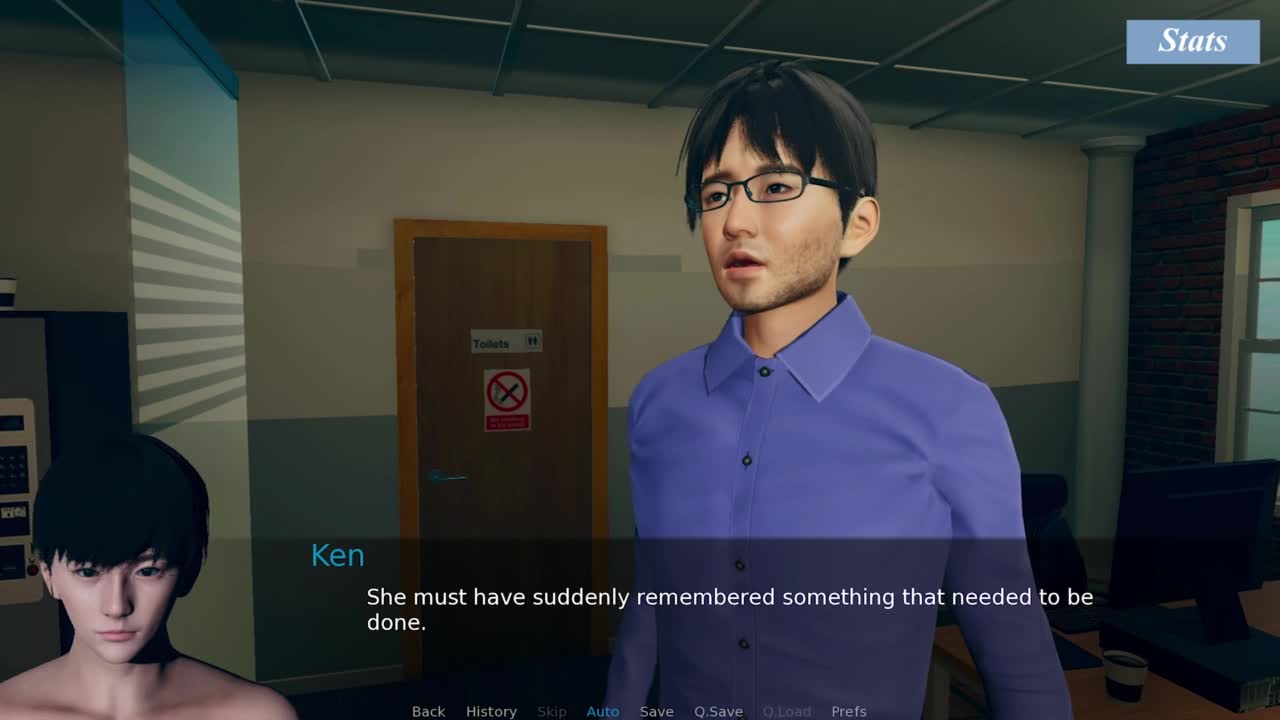This screenshot has width=1280, height=720.
Task: Toggle Auto-advance mode
Action: click(602, 711)
